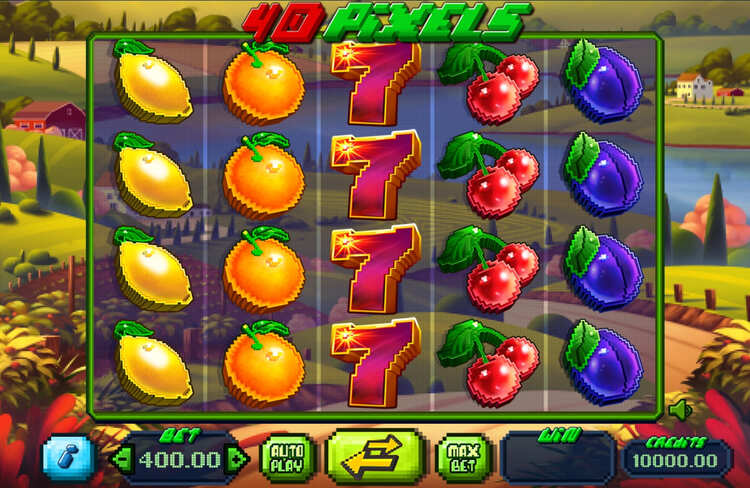Open the blue info button
Screen dimensions: 750x488
[68, 458]
